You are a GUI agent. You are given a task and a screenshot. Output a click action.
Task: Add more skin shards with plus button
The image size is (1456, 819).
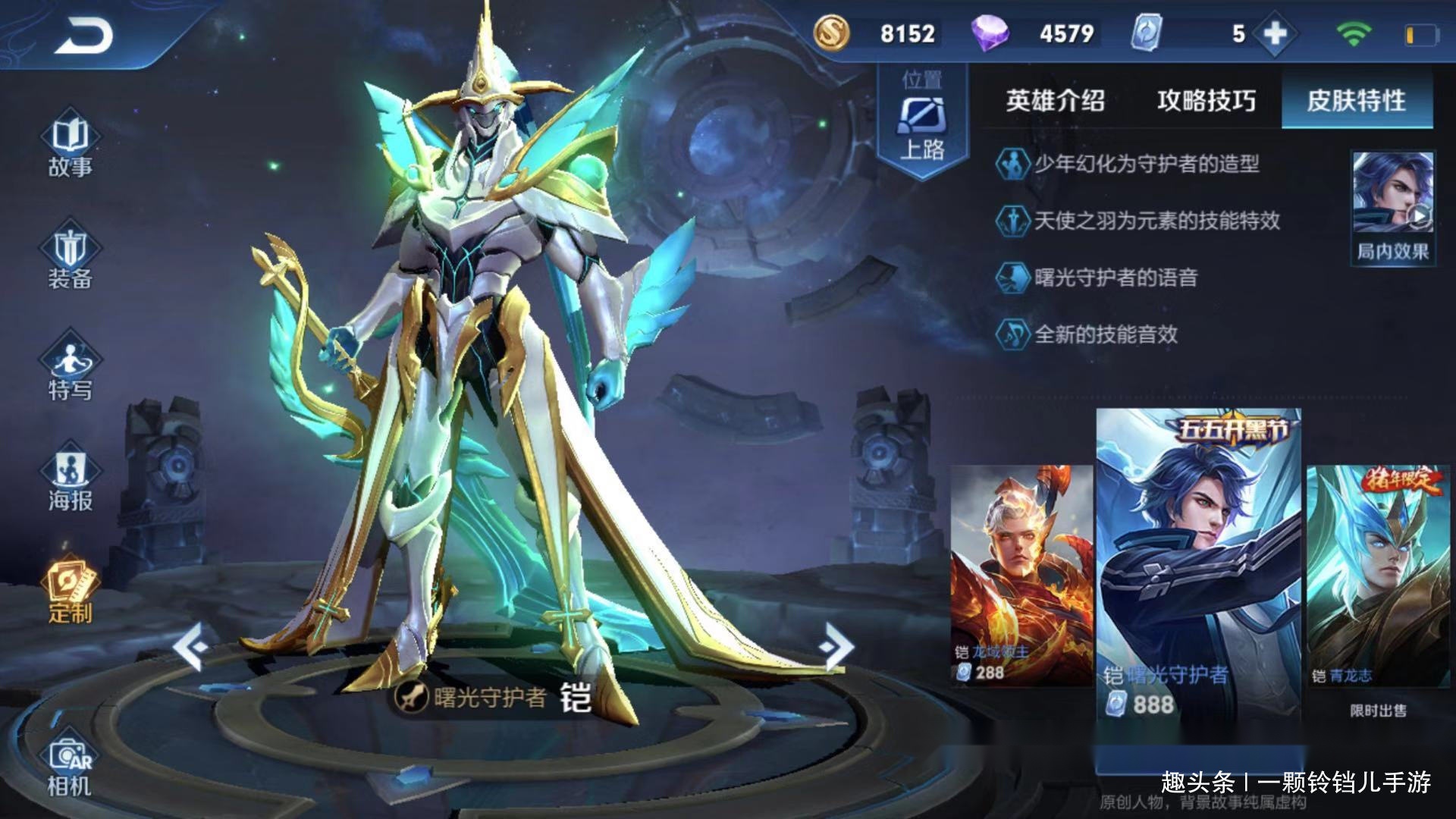click(x=1276, y=34)
